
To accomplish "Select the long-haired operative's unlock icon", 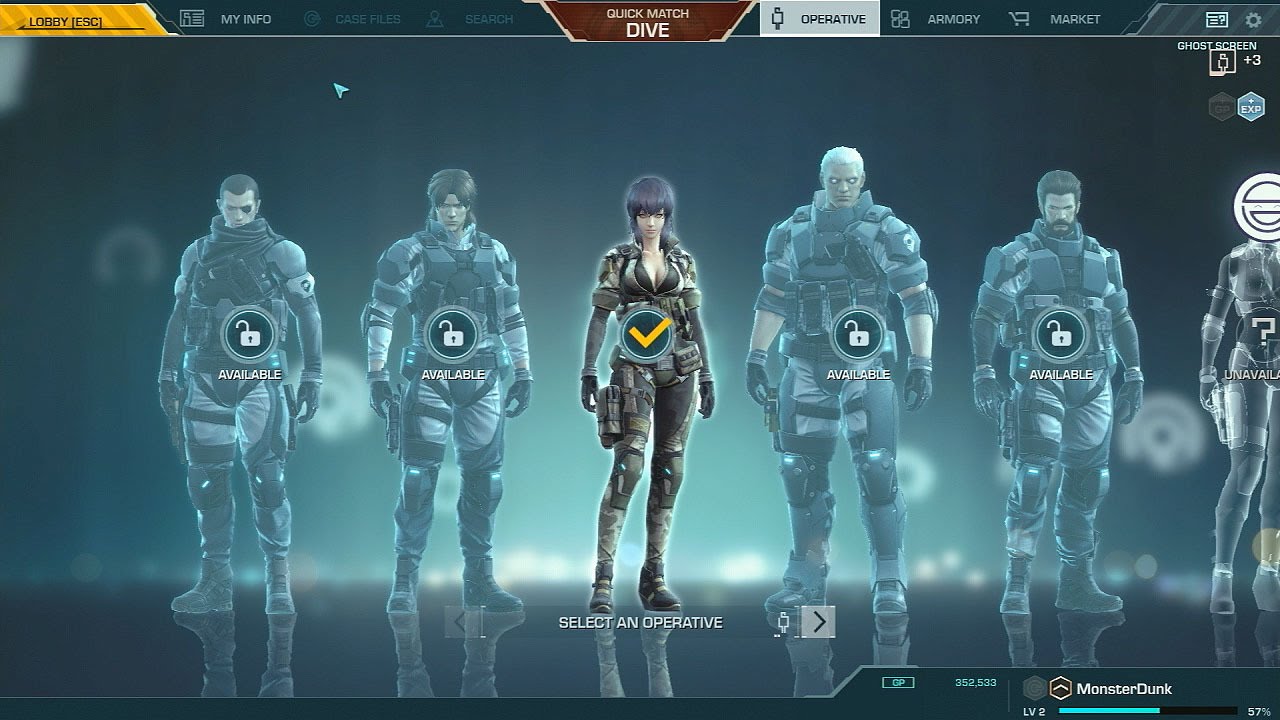I will (452, 336).
